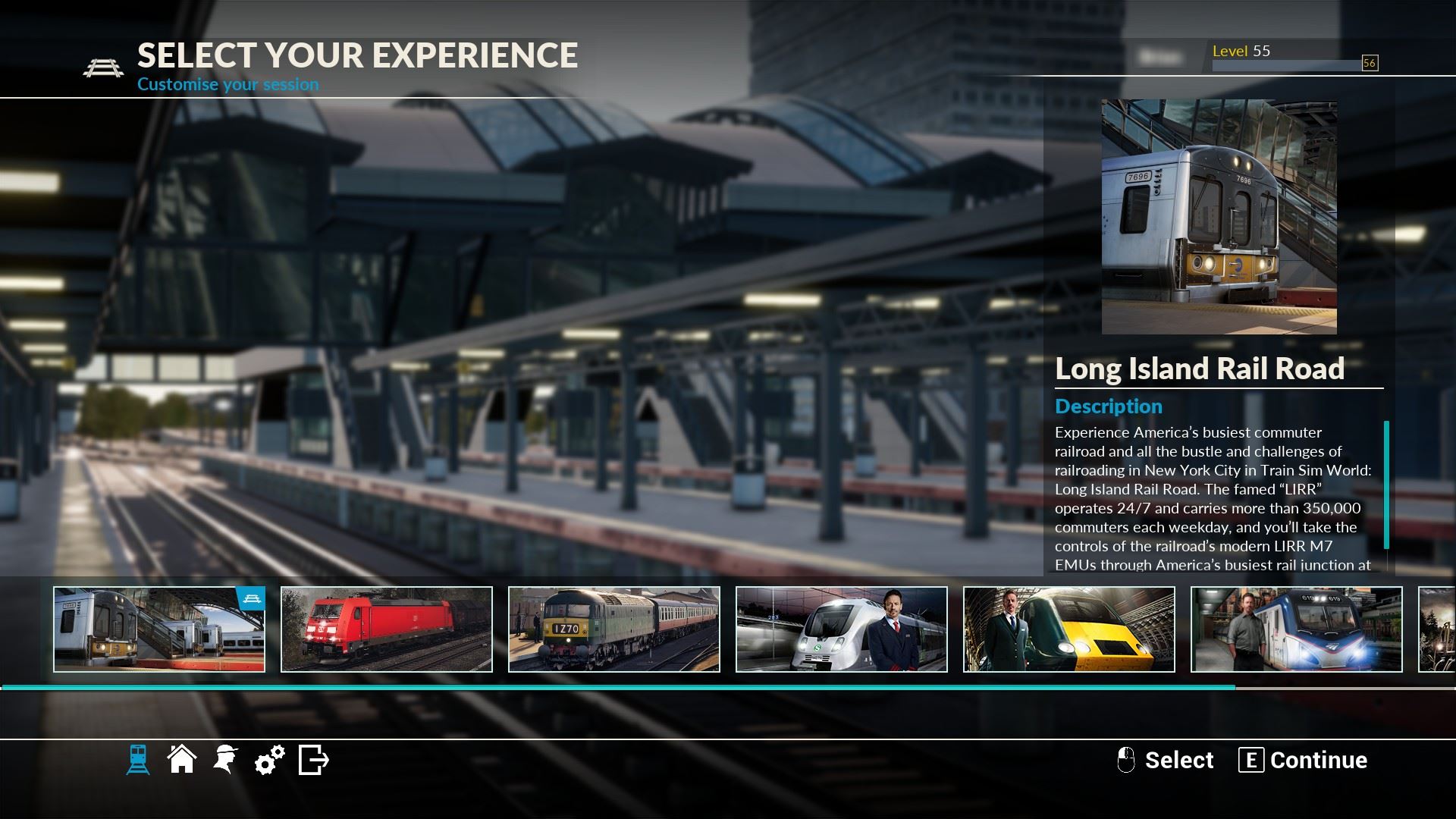The image size is (1456, 819).
Task: Select the white S-Bahn train route
Action: click(842, 629)
